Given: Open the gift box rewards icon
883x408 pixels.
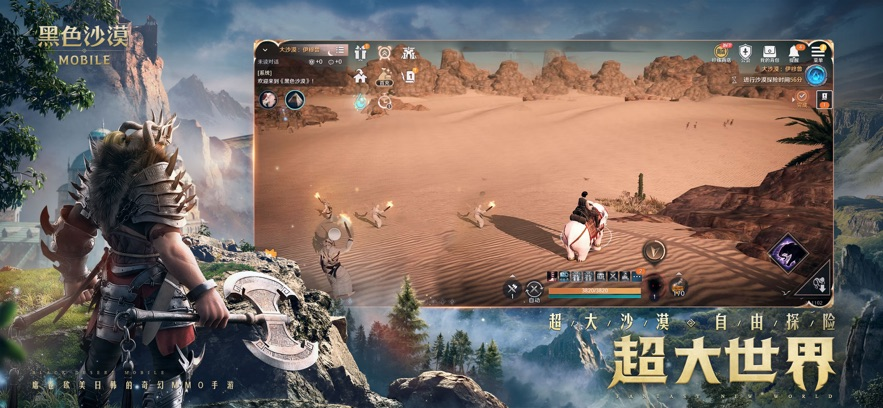Looking at the screenshot, I should [x=360, y=53].
